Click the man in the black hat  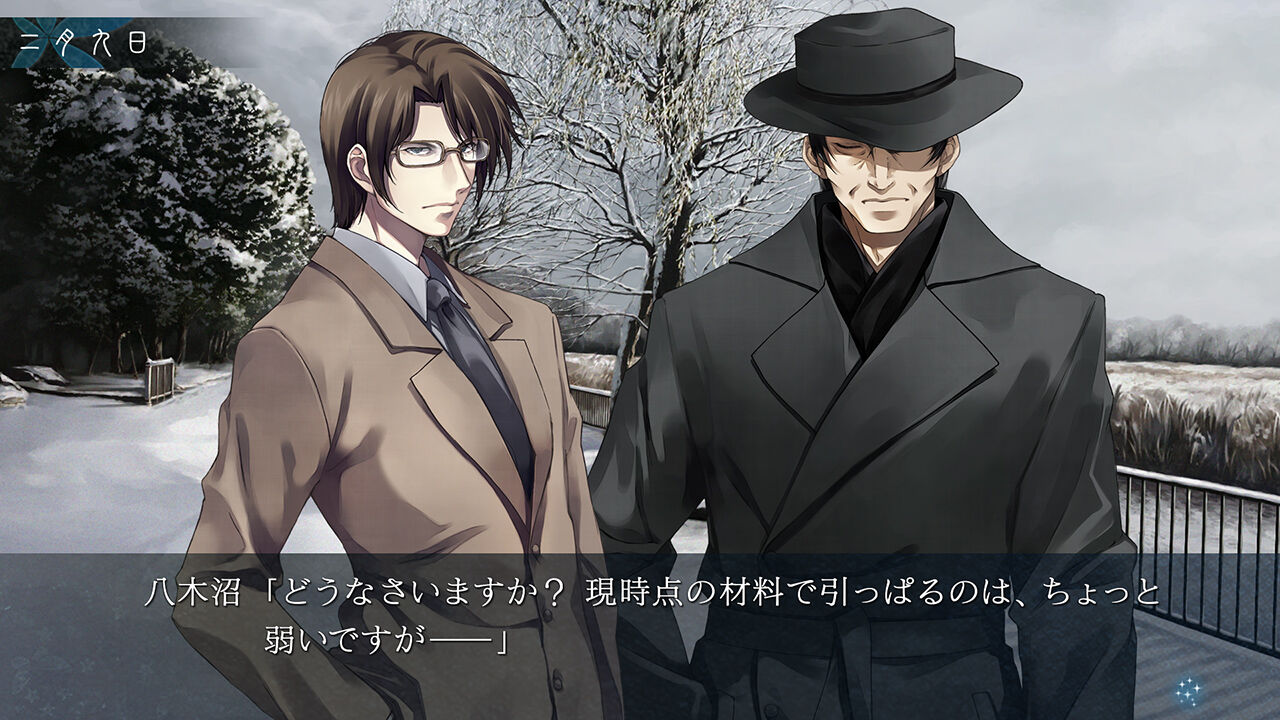(880, 300)
